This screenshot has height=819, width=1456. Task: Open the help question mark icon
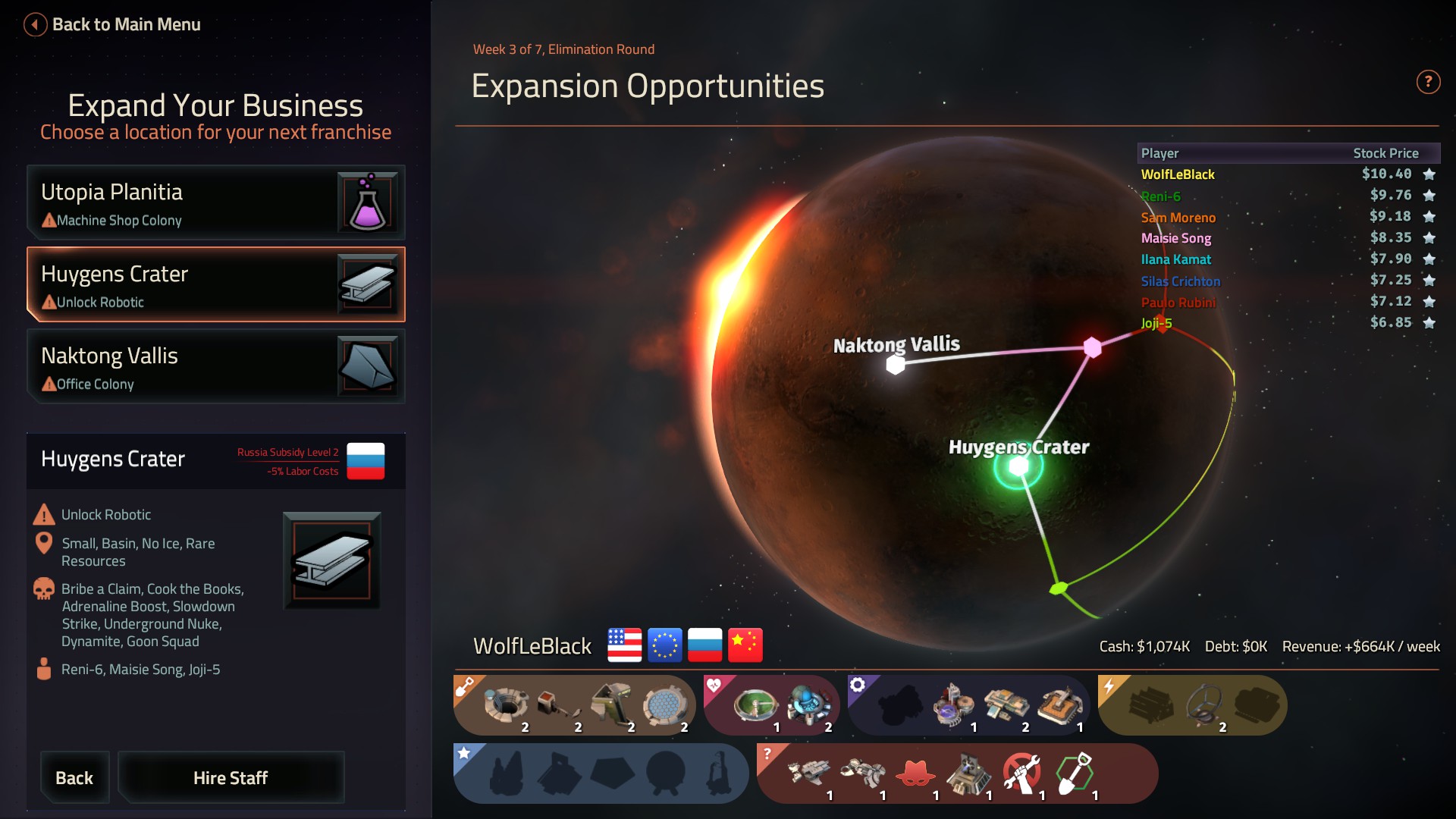pos(1428,82)
